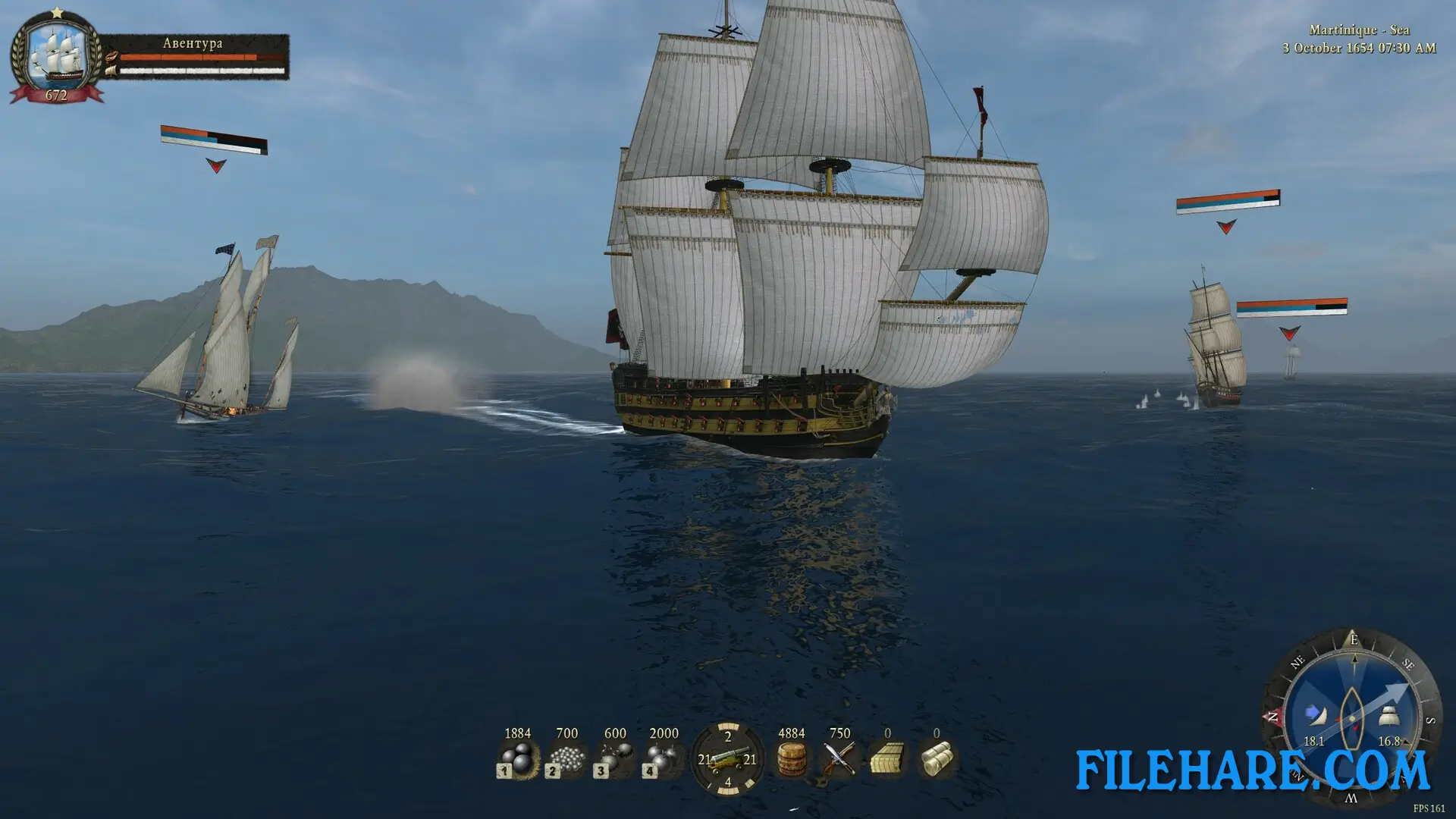
Task: Load the bomb shells ammunition
Action: (x=664, y=759)
